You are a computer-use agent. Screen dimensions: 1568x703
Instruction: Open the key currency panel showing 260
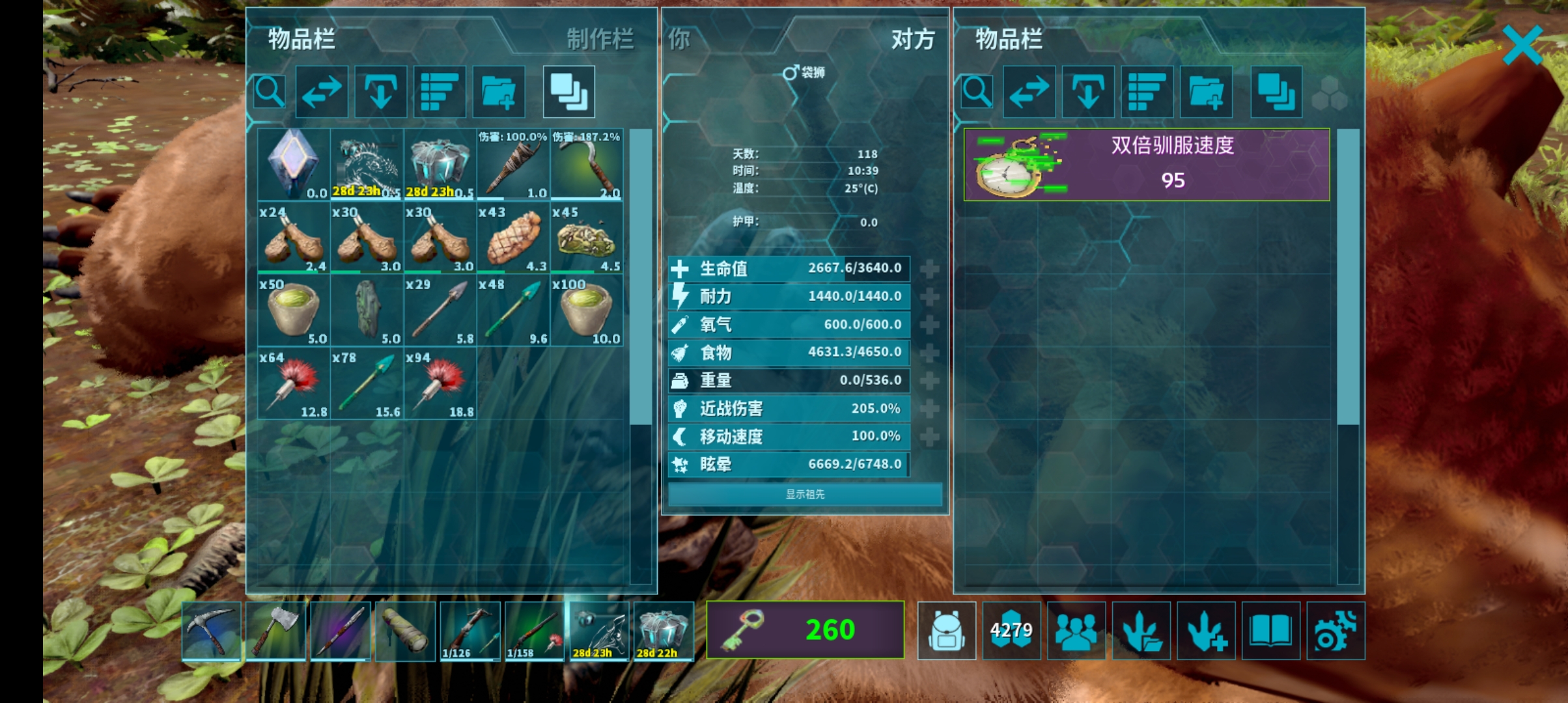coord(805,629)
